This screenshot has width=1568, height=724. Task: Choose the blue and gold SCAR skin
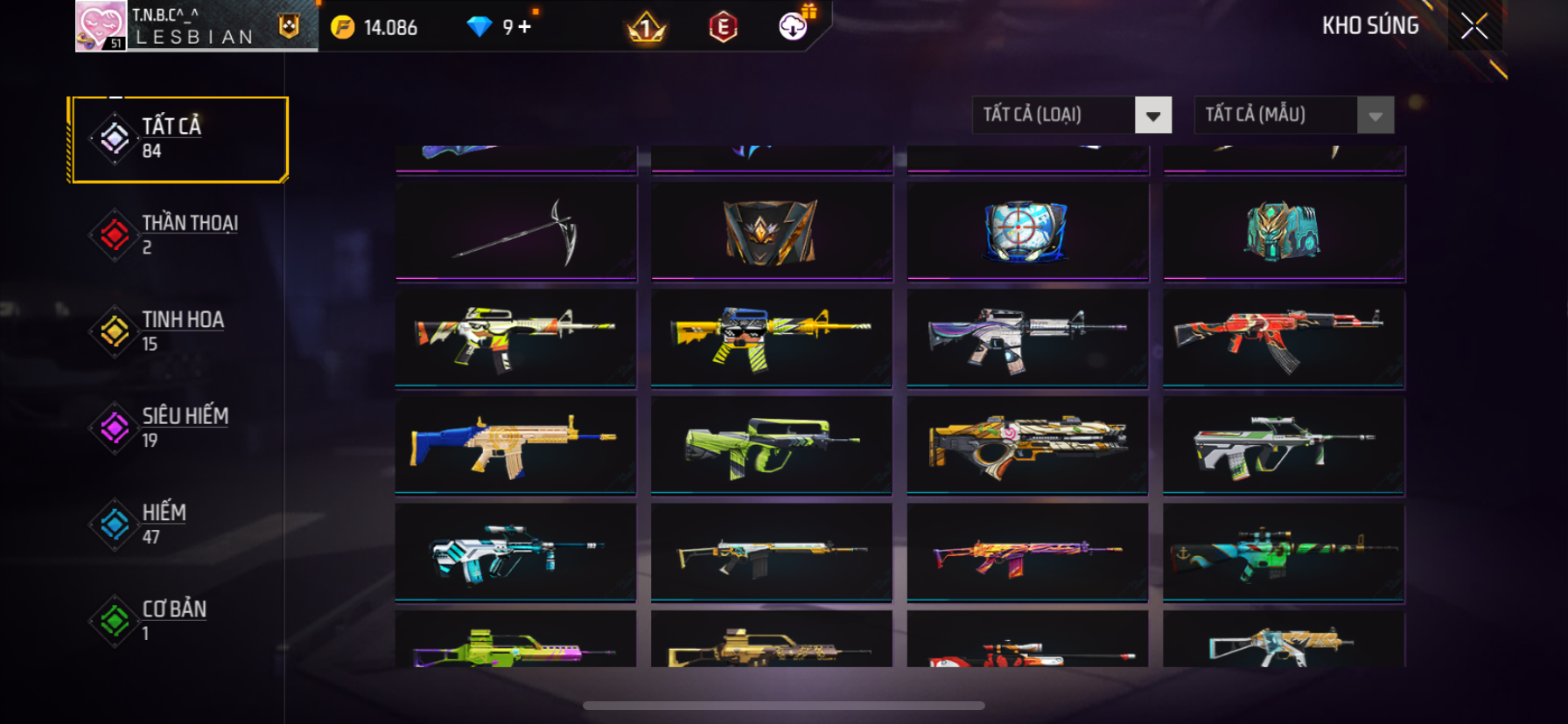tap(515, 444)
